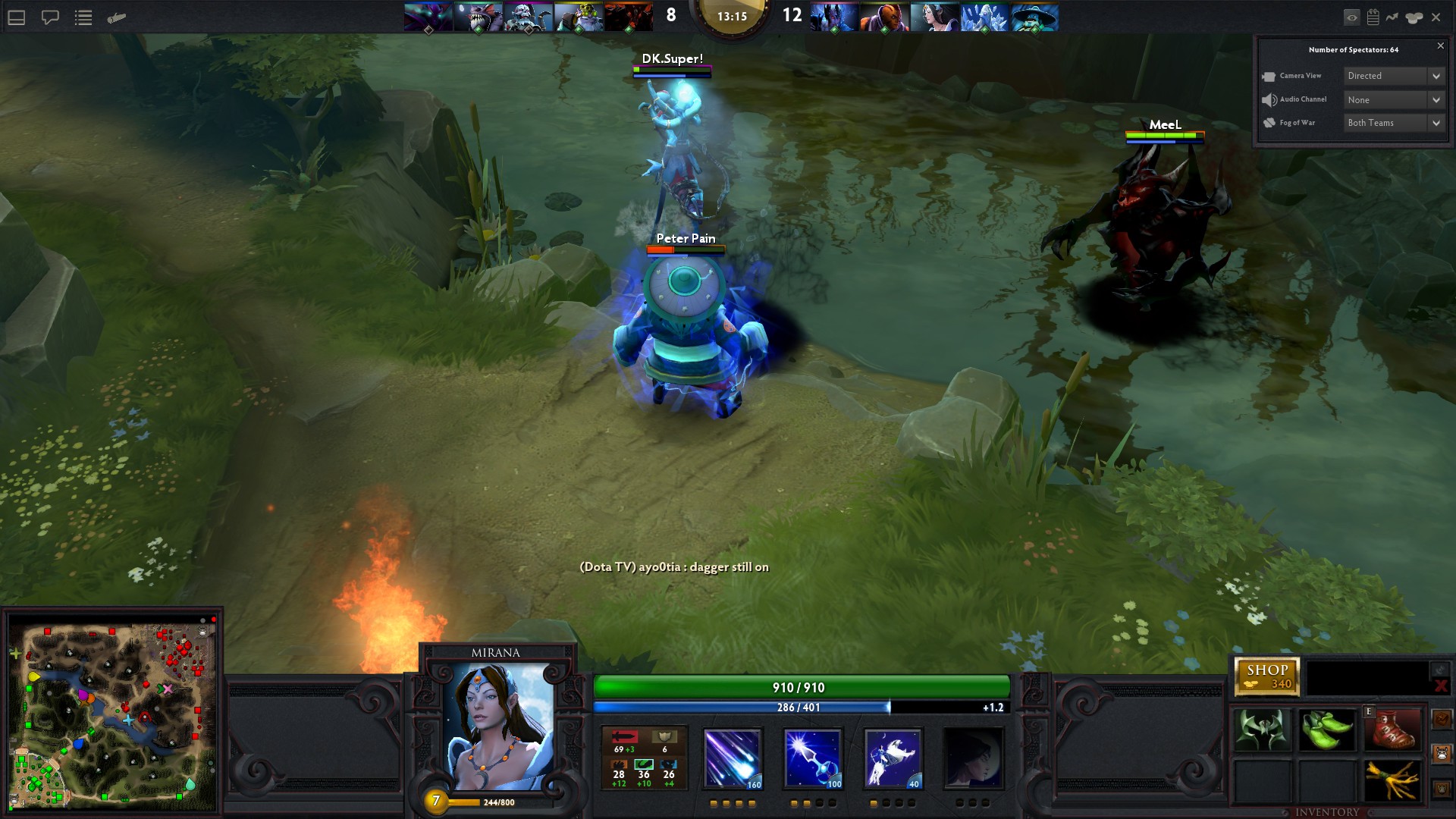Close the spectator options panel
This screenshot has height=819, width=1456.
coord(1441,46)
